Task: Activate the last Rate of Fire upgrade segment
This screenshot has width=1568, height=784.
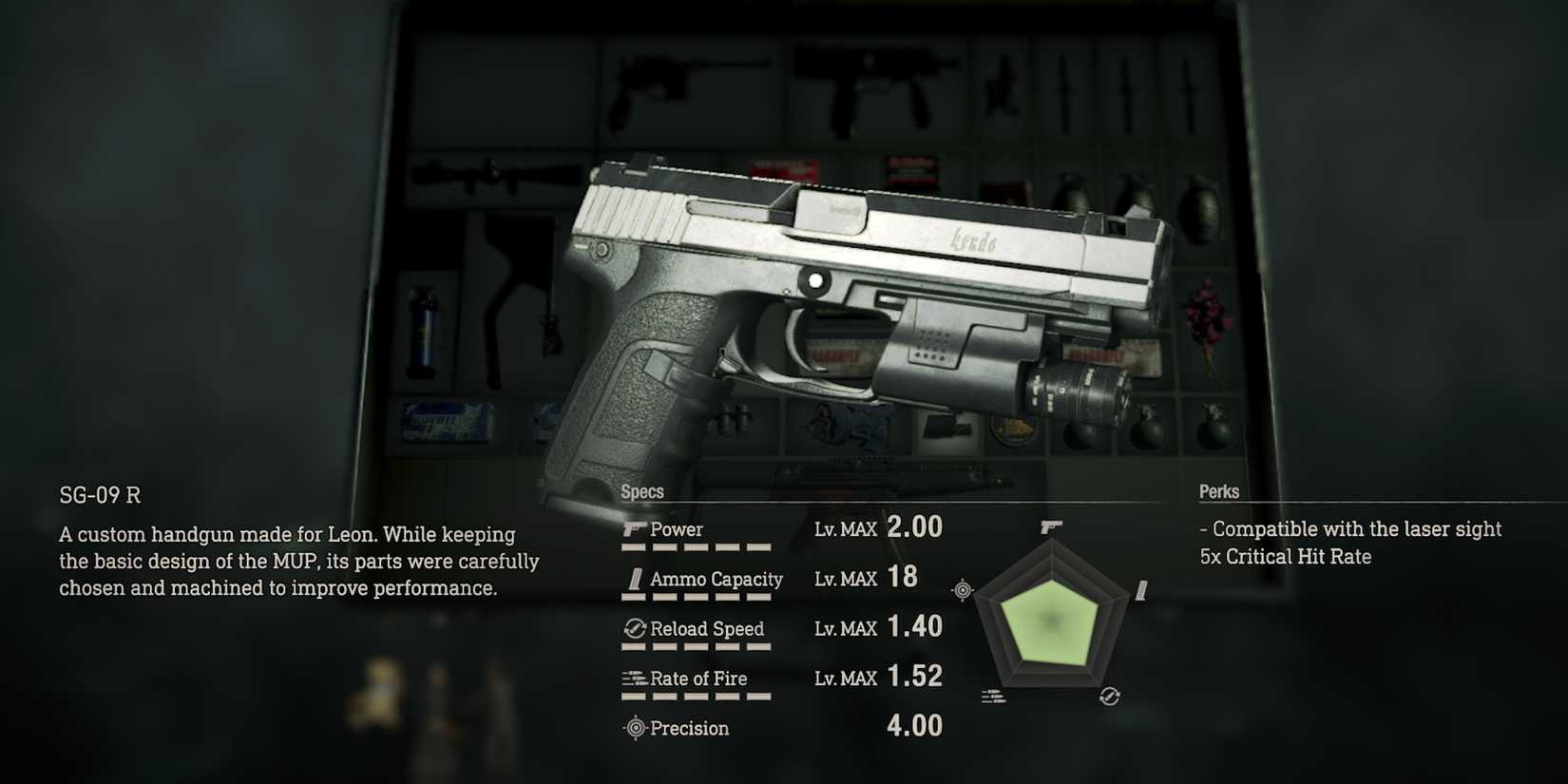Action: (757, 696)
